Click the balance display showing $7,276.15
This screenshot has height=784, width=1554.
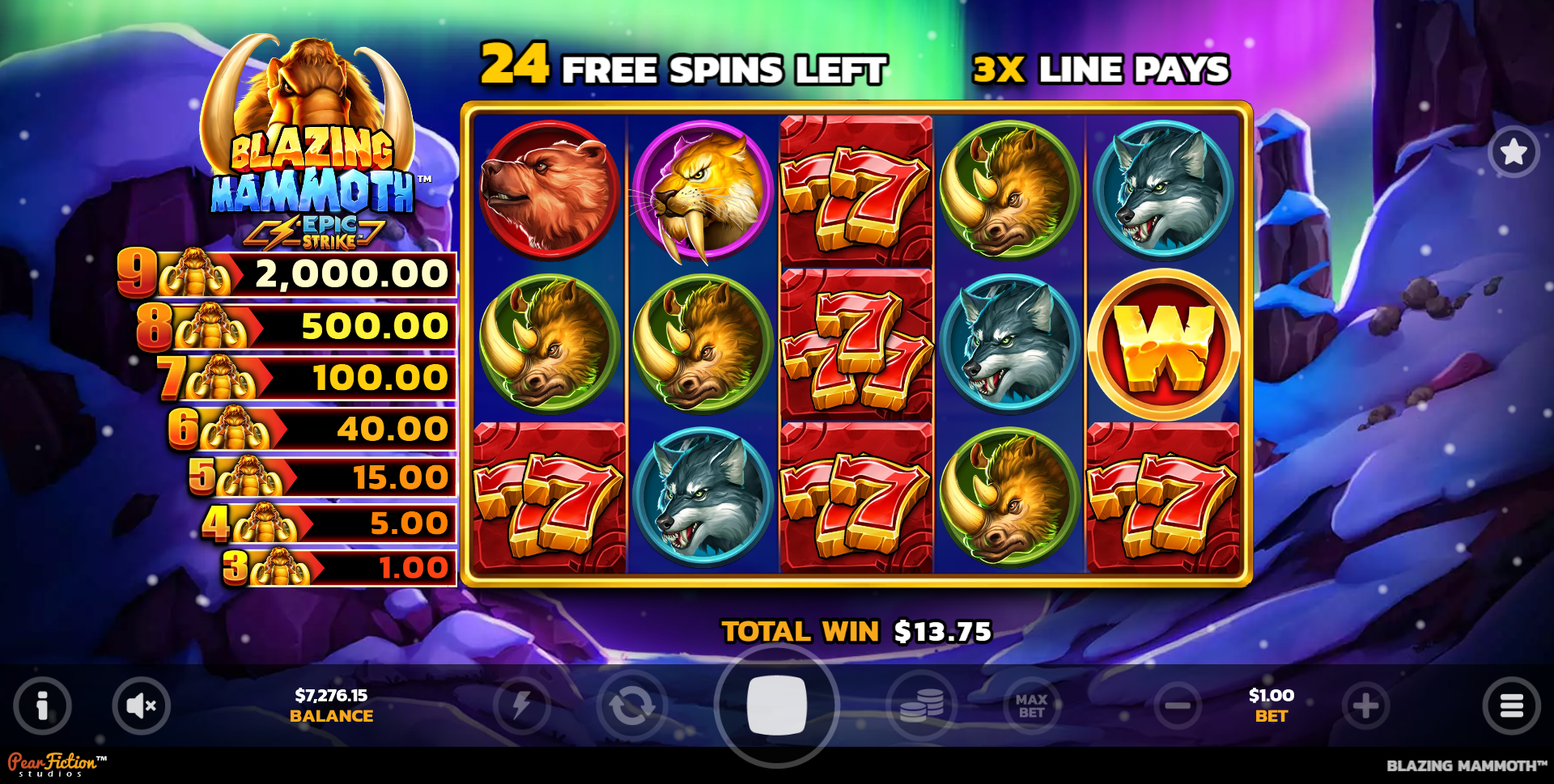point(332,705)
